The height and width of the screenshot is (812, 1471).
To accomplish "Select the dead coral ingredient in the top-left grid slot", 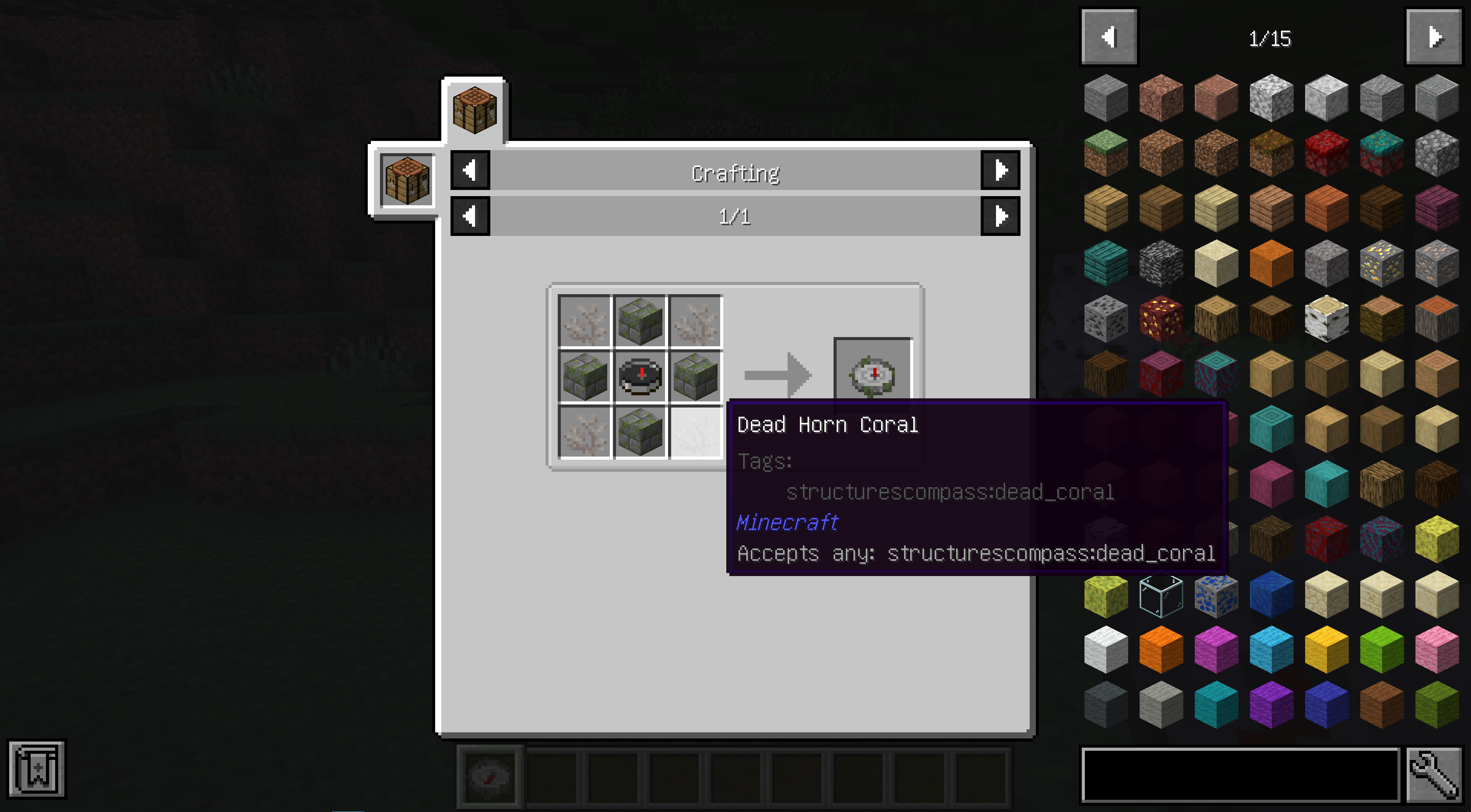I will pyautogui.click(x=583, y=320).
